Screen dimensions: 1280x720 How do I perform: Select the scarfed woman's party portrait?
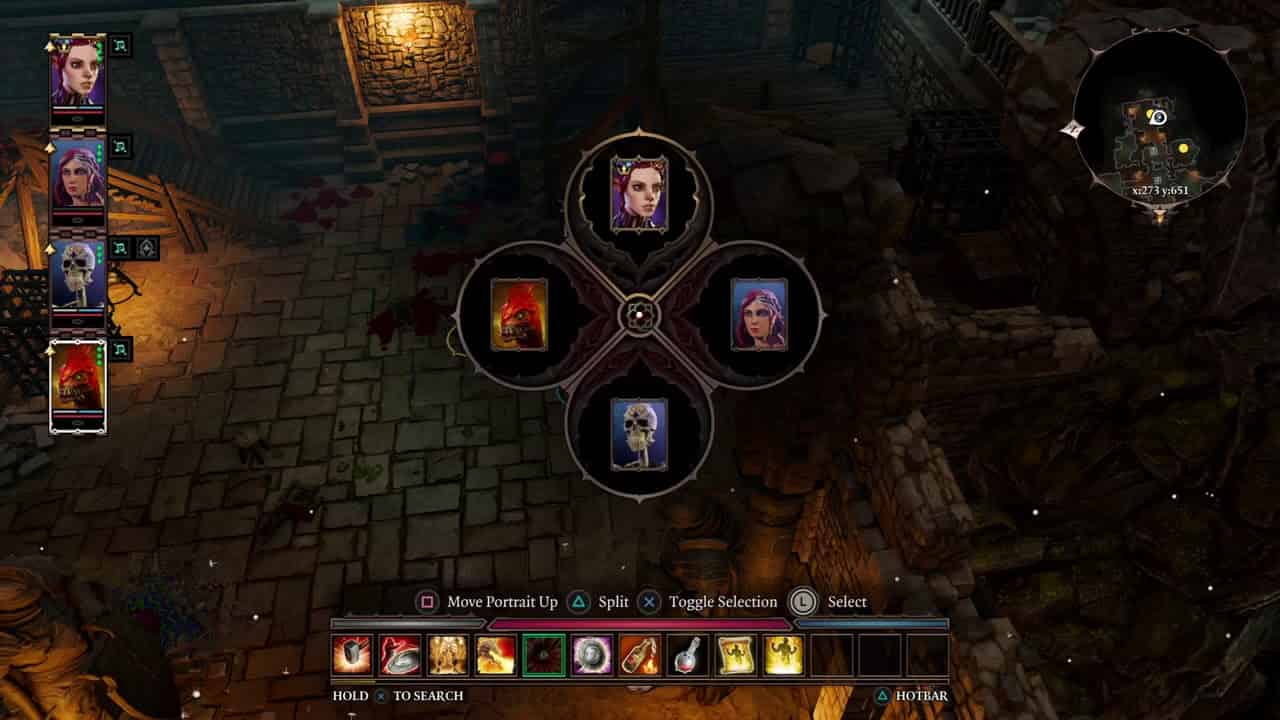(78, 172)
